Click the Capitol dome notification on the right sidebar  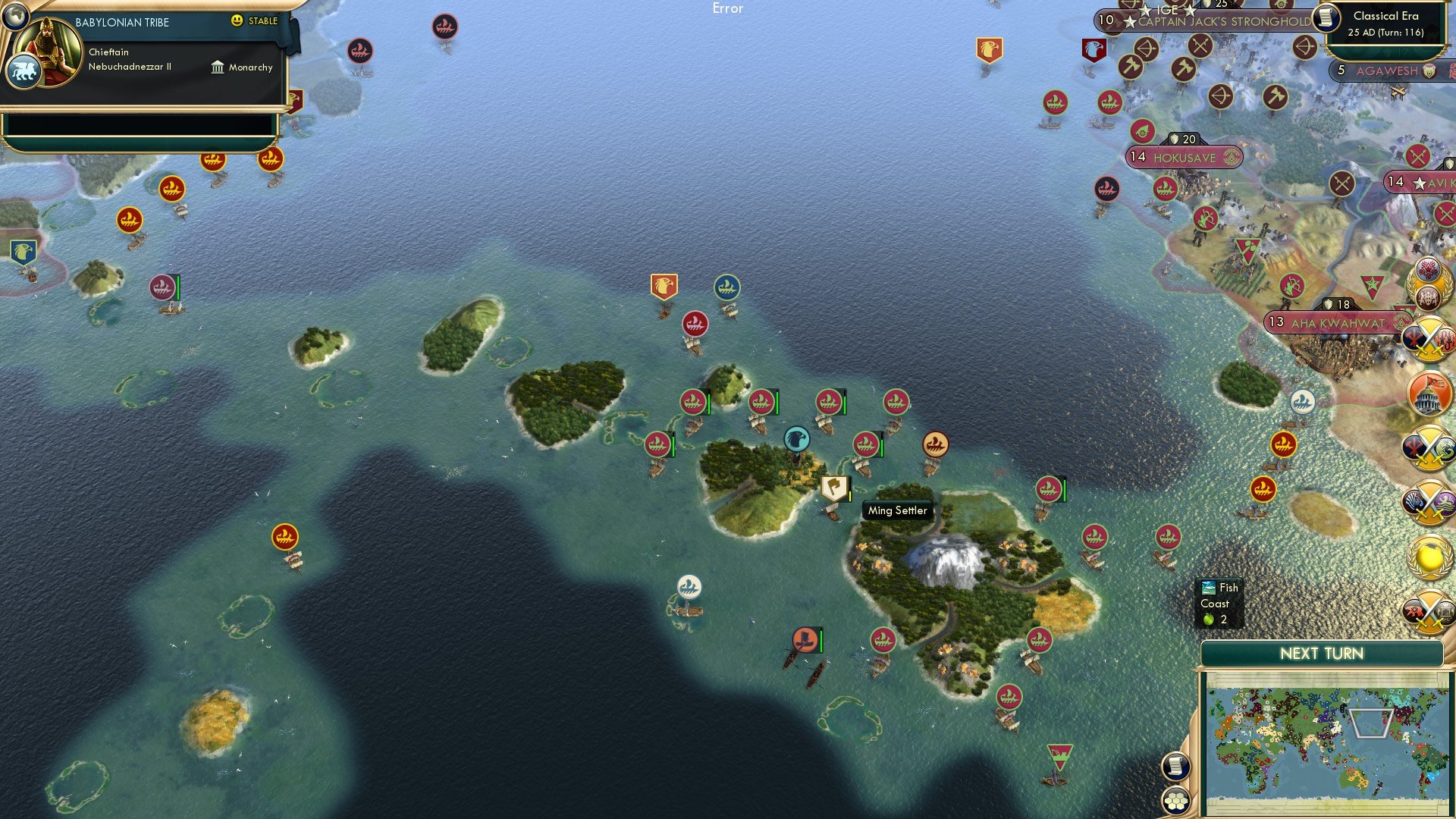click(1429, 393)
